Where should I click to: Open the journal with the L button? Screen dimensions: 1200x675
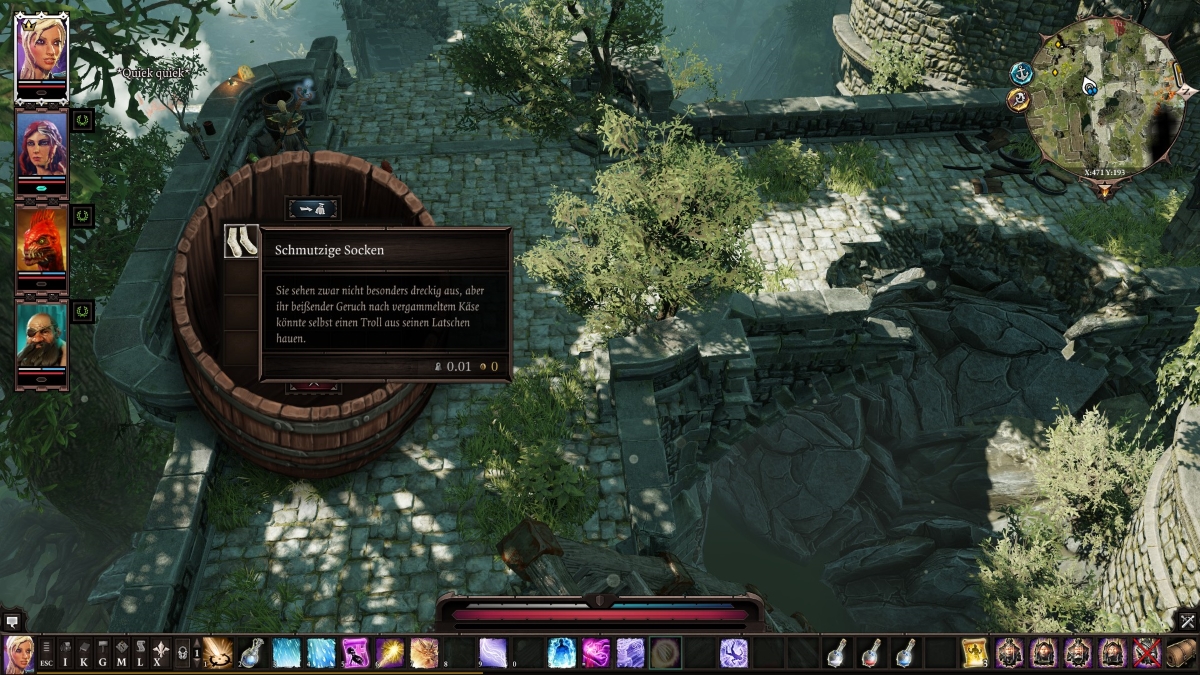pos(139,653)
